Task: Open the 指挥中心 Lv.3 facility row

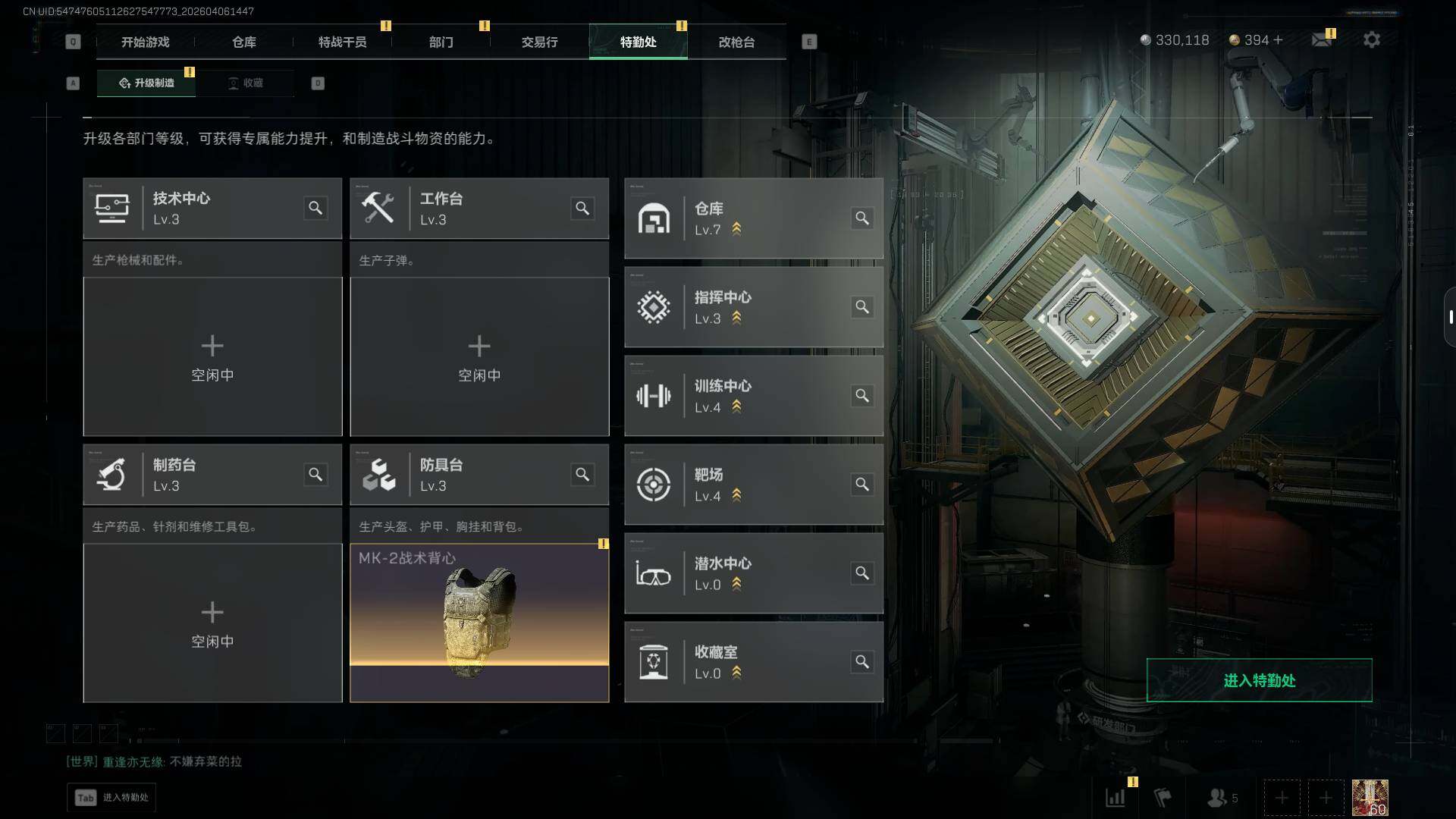Action: tap(753, 307)
